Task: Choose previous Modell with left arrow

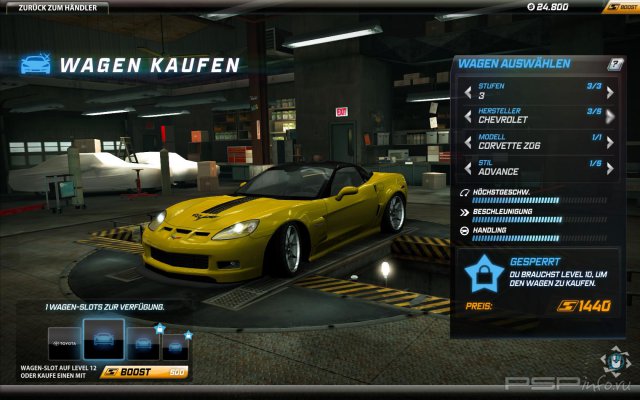Action: pos(467,141)
